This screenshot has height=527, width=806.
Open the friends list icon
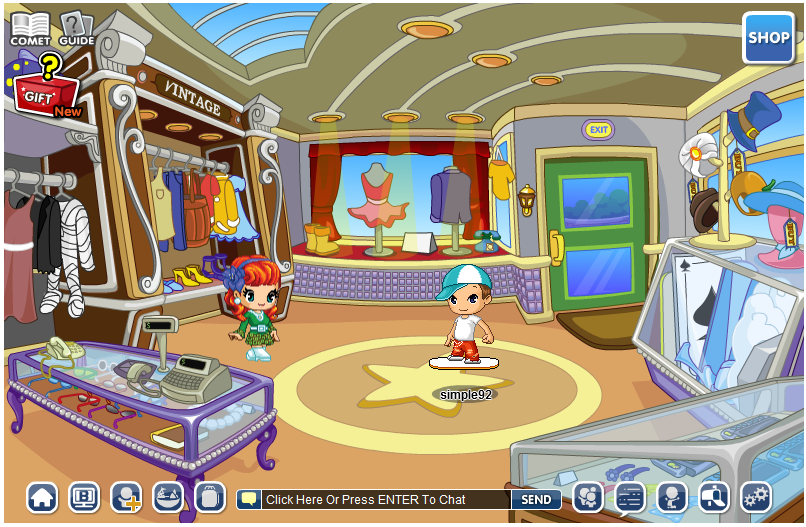tap(588, 497)
